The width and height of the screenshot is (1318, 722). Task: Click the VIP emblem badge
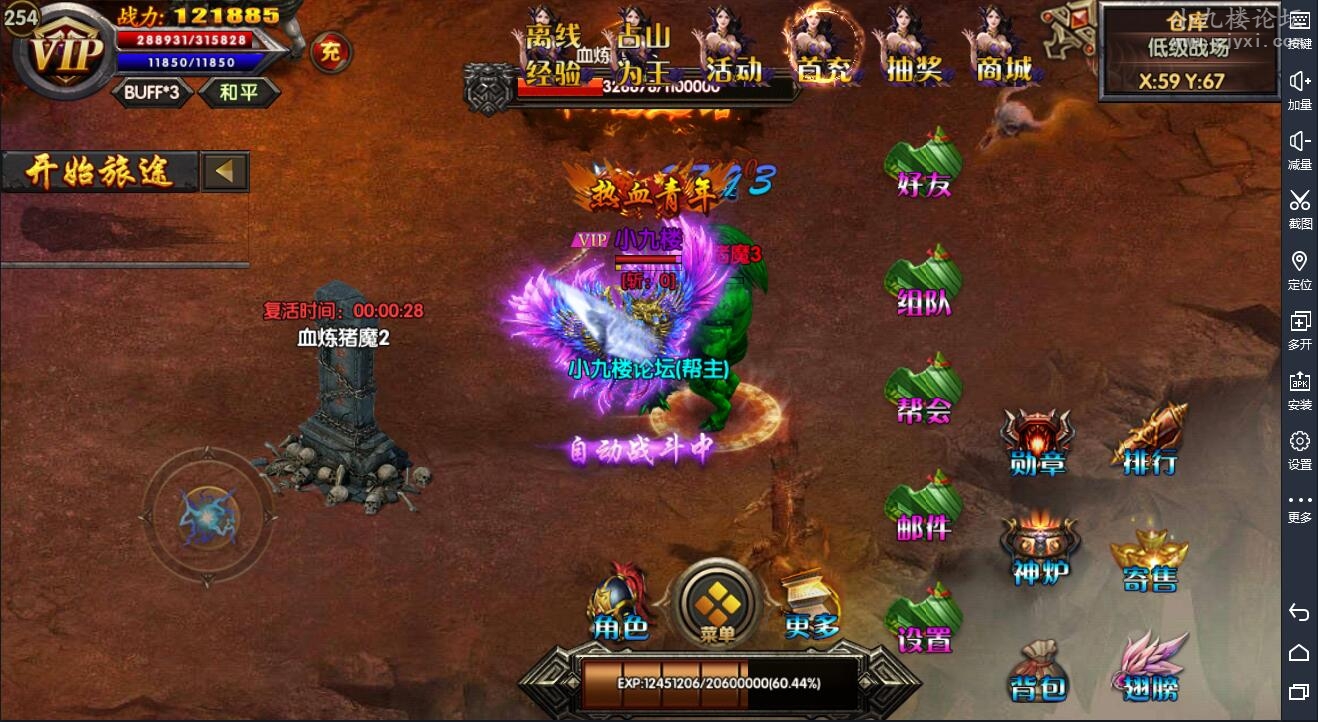coord(65,55)
